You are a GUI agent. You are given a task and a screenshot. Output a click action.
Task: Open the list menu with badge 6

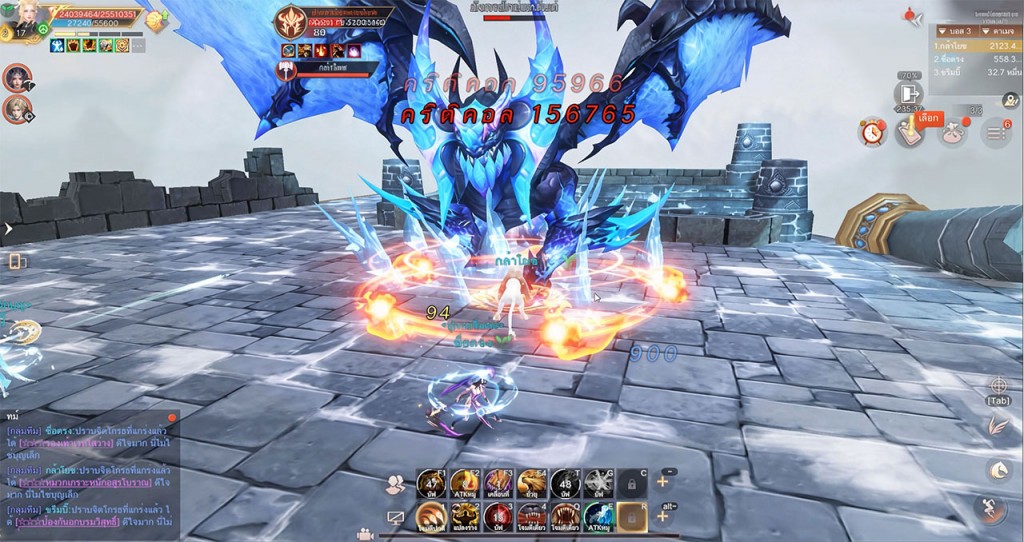click(995, 132)
